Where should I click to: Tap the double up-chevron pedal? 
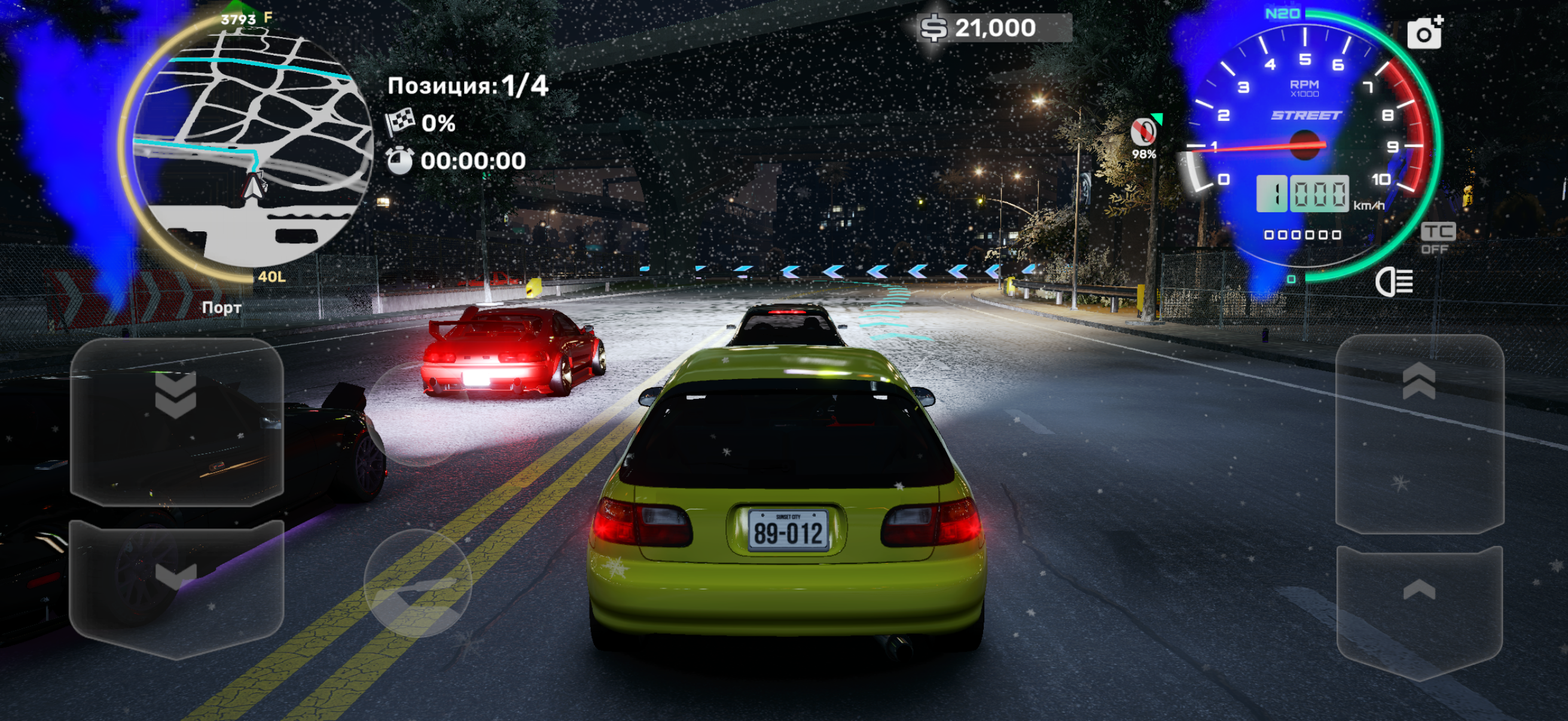pos(1420,433)
